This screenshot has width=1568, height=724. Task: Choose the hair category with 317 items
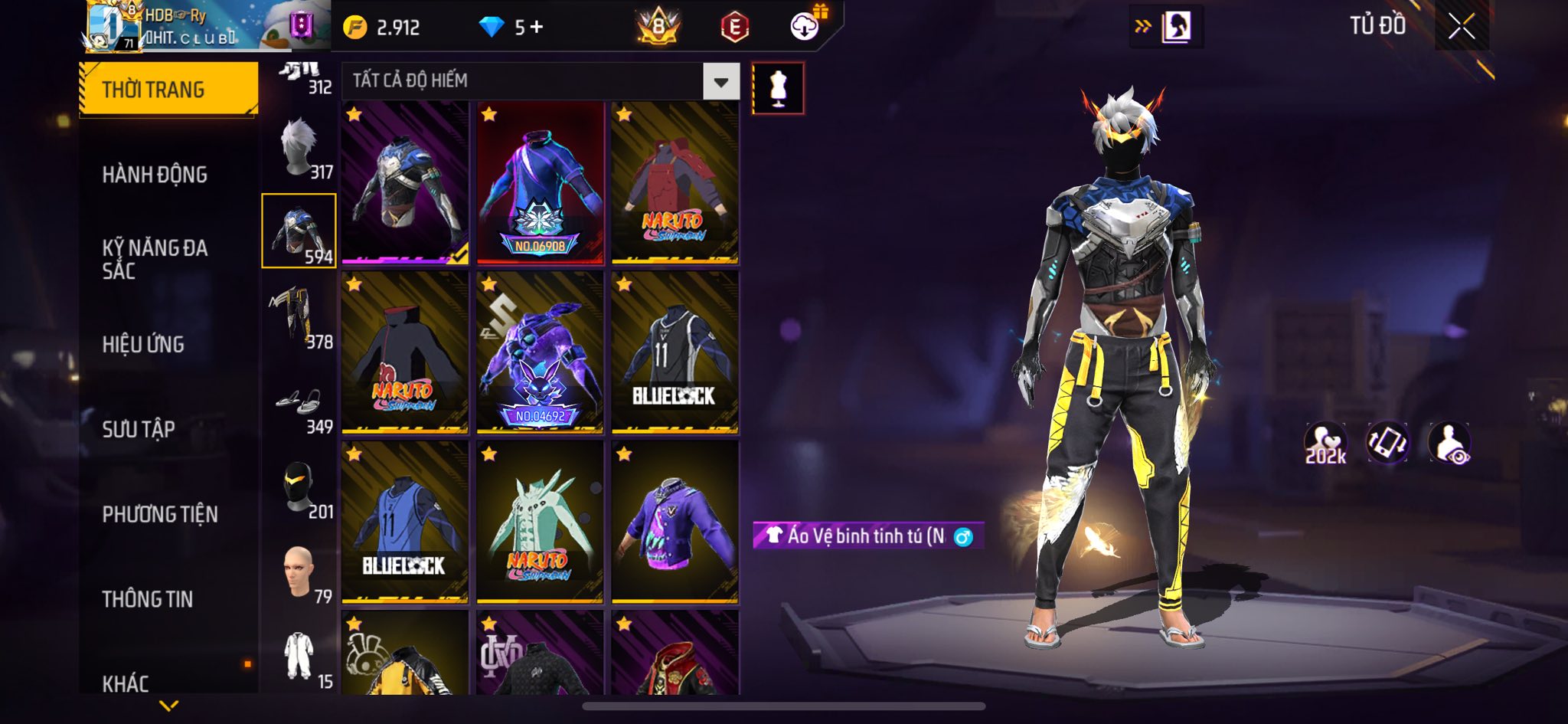point(299,149)
